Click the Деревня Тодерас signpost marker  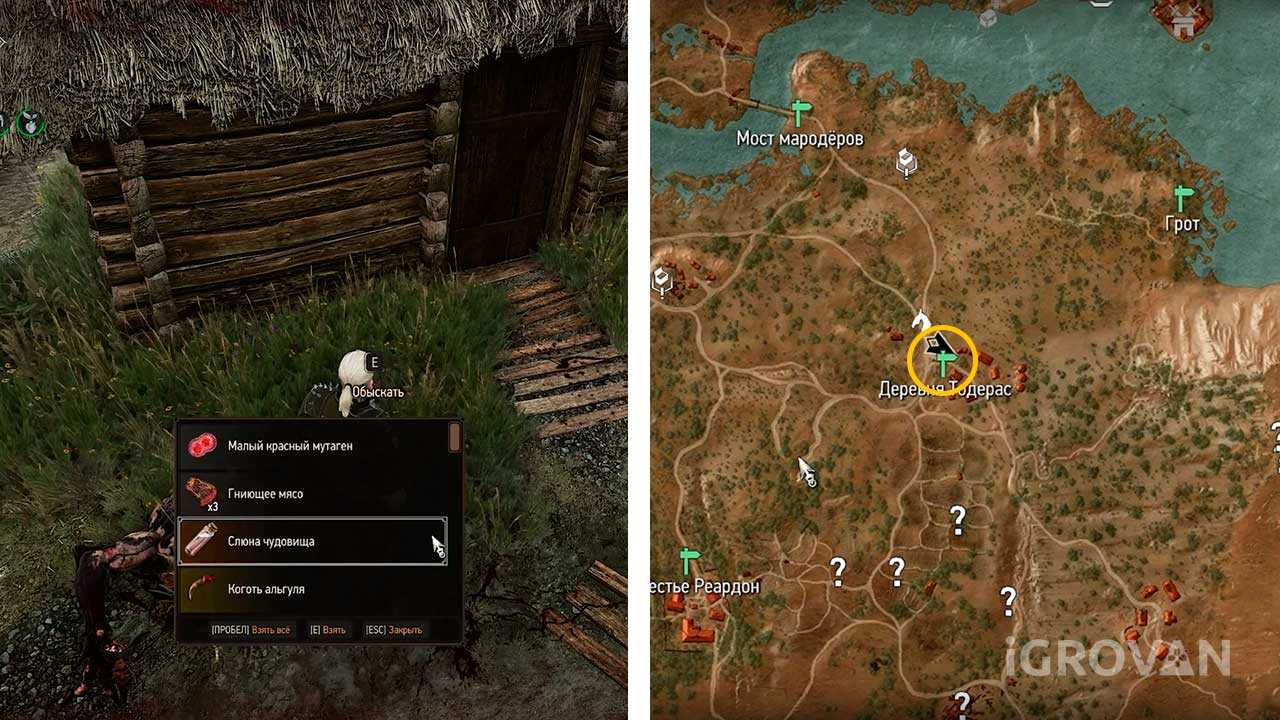944,362
